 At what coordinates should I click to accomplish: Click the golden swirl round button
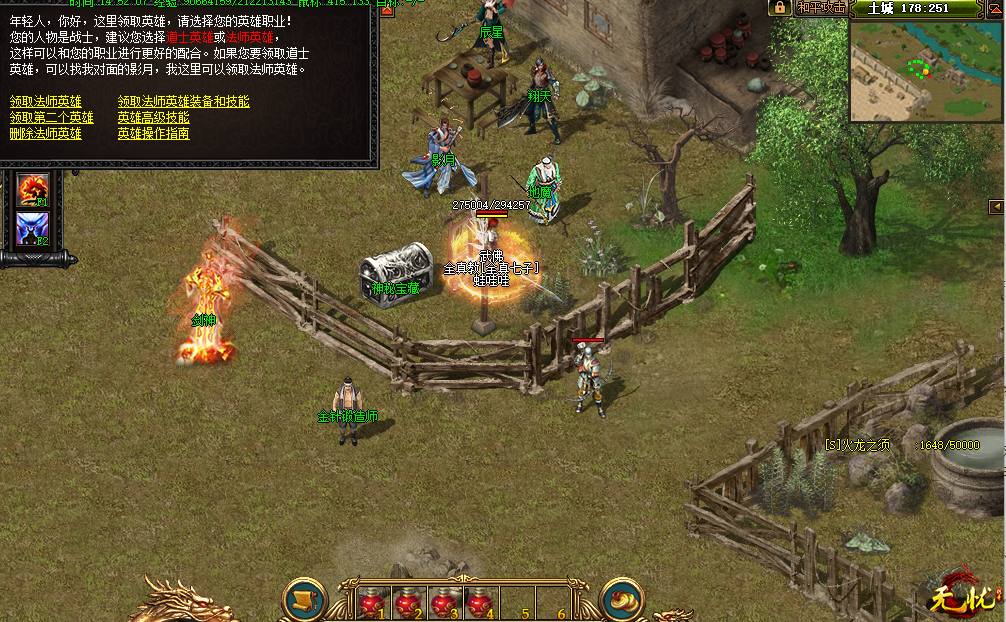click(621, 599)
